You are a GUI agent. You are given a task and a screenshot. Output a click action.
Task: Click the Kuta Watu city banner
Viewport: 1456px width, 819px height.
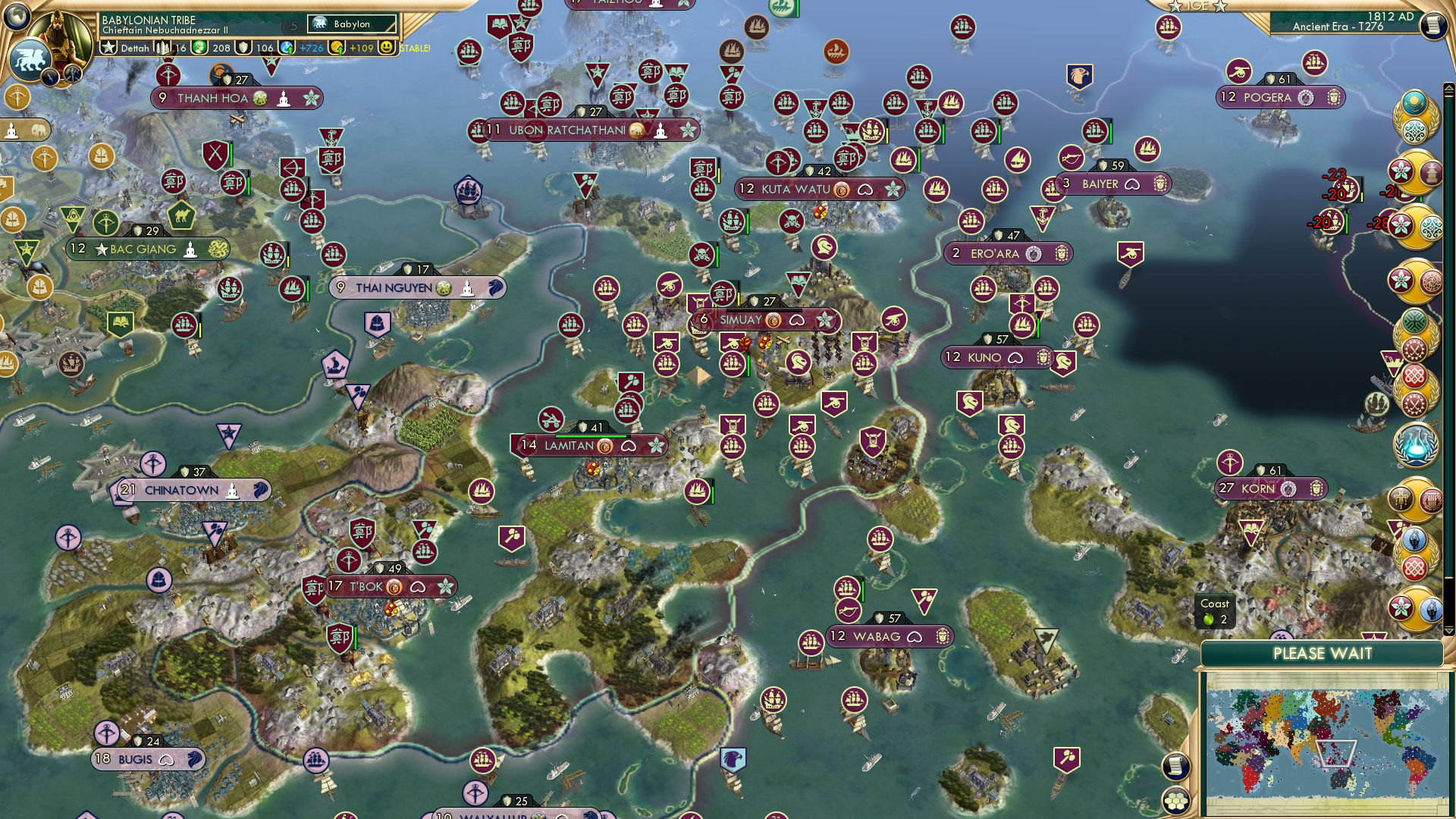792,190
